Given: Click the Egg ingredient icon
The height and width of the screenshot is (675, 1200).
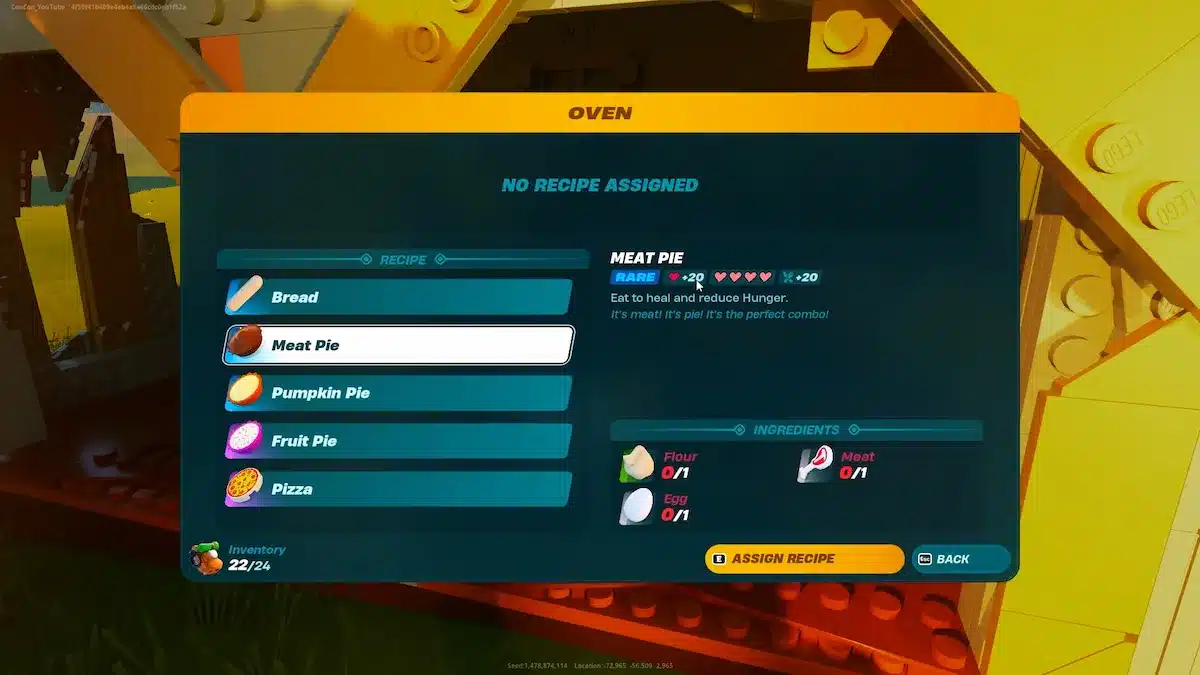Looking at the screenshot, I should [x=637, y=507].
